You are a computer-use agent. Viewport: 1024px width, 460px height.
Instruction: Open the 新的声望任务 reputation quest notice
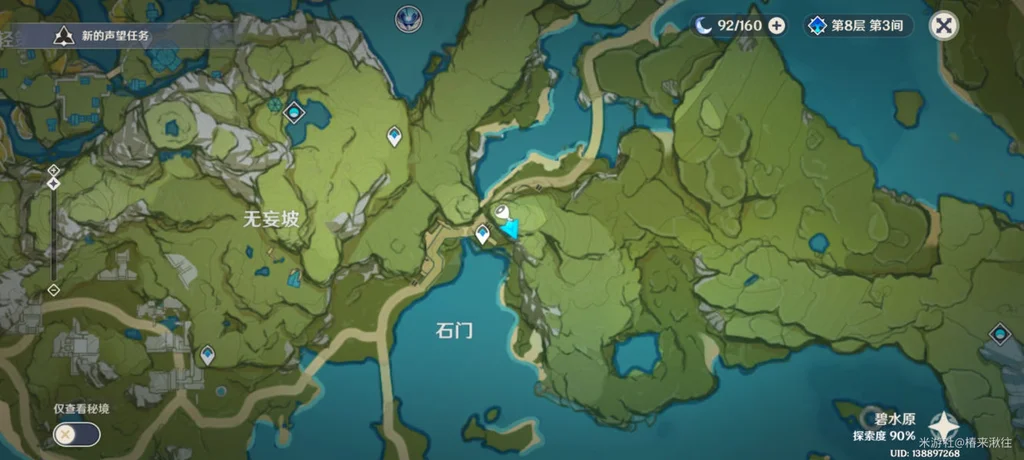(x=110, y=36)
